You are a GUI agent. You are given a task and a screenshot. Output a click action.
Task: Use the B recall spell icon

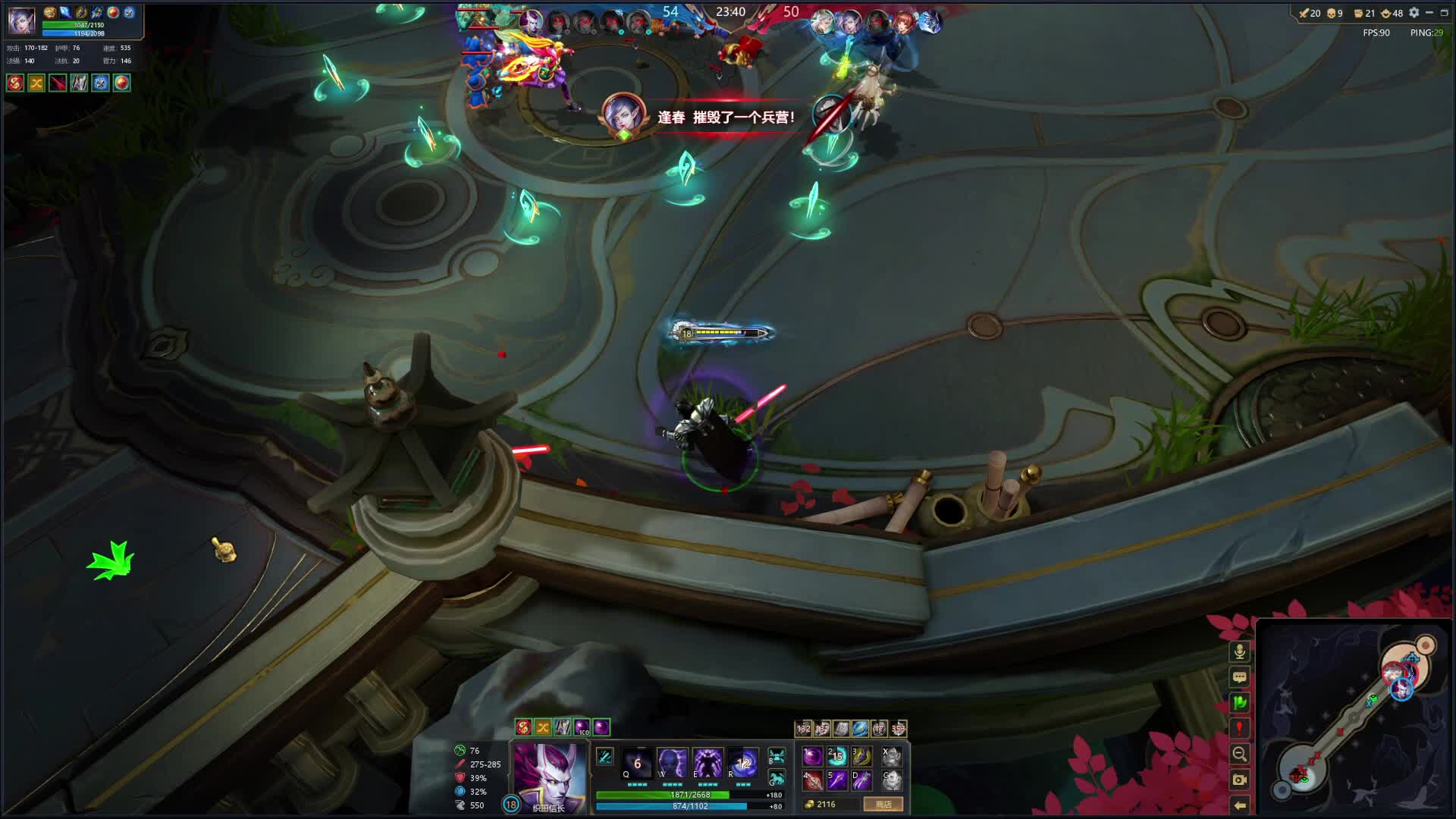777,756
